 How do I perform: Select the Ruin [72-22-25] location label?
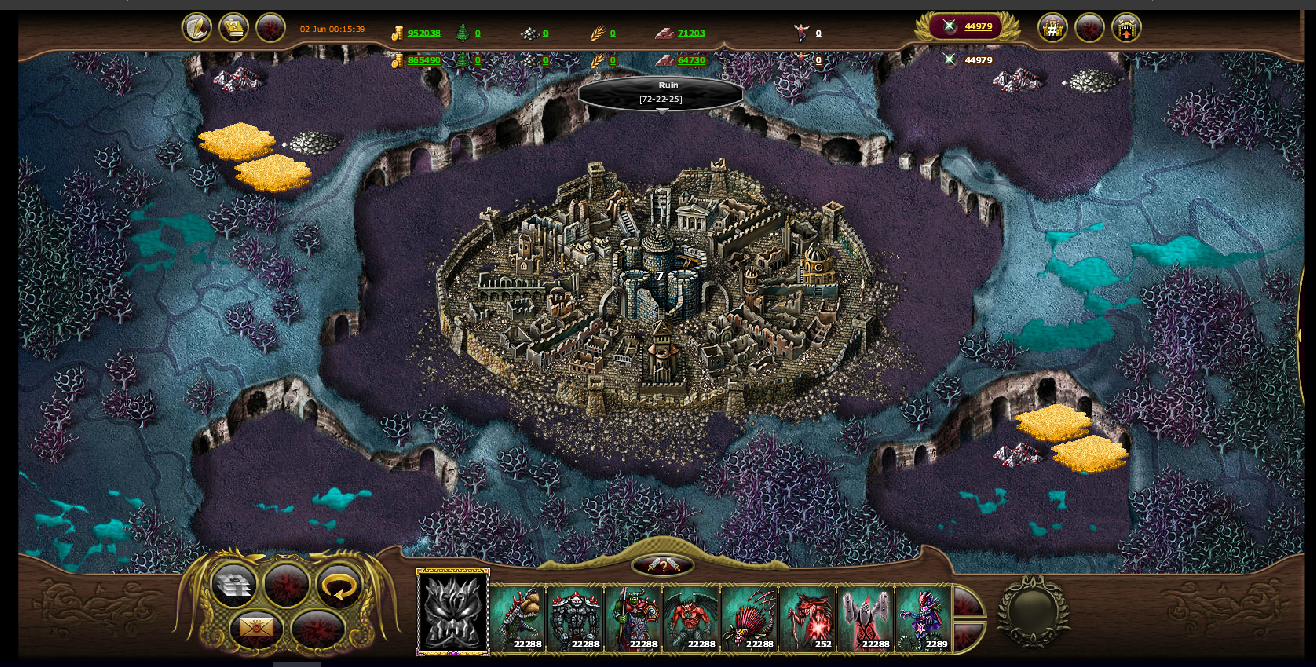661,93
